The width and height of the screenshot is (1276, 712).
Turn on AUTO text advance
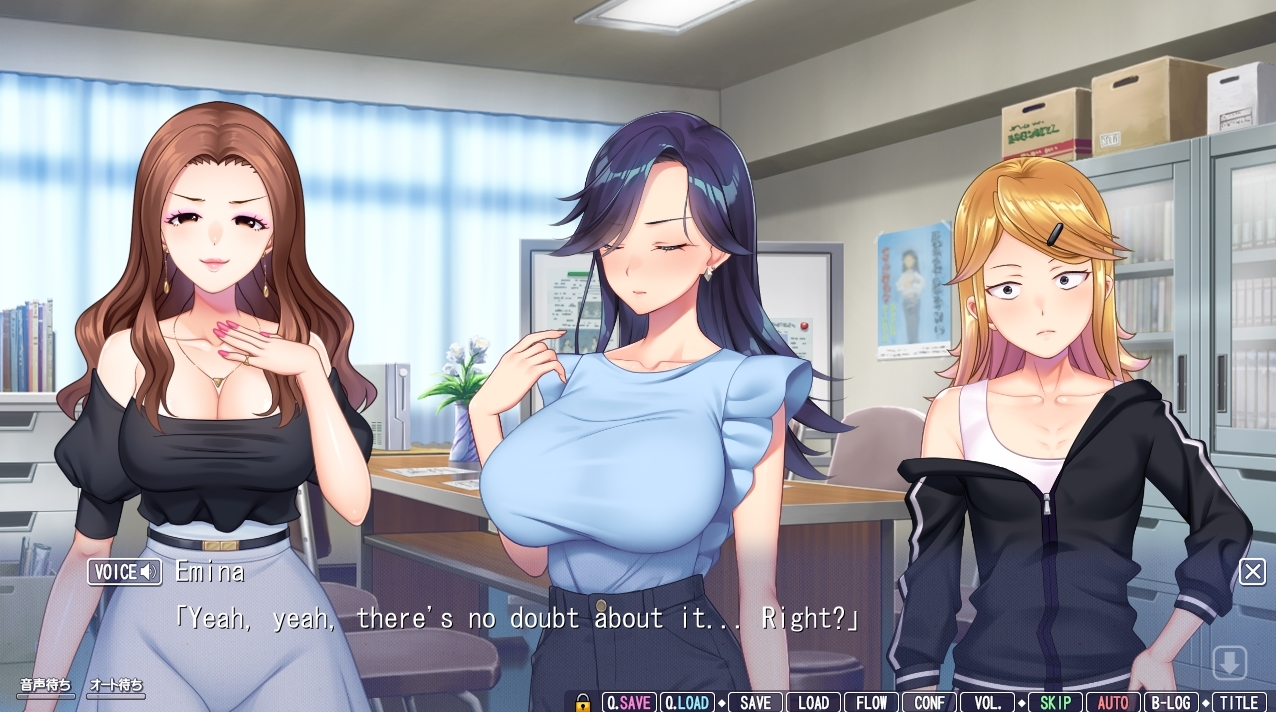(x=1113, y=702)
